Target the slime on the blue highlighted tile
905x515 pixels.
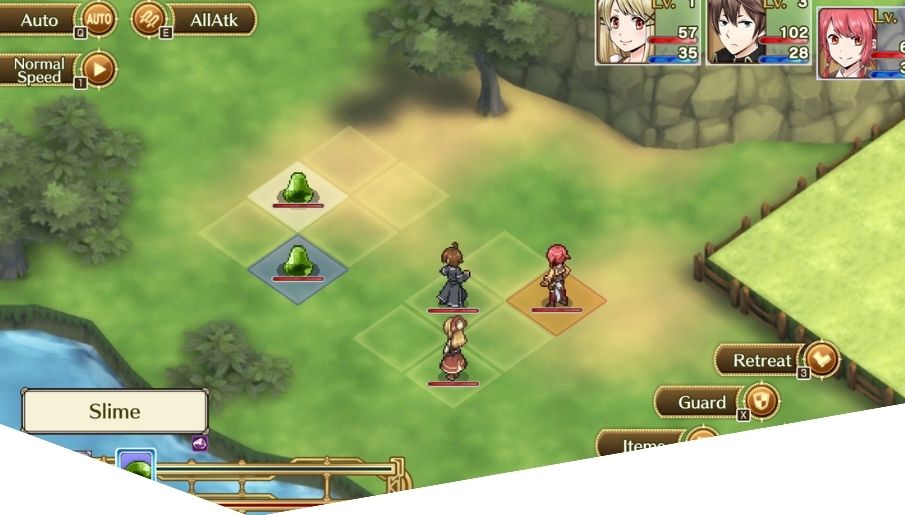pos(297,262)
